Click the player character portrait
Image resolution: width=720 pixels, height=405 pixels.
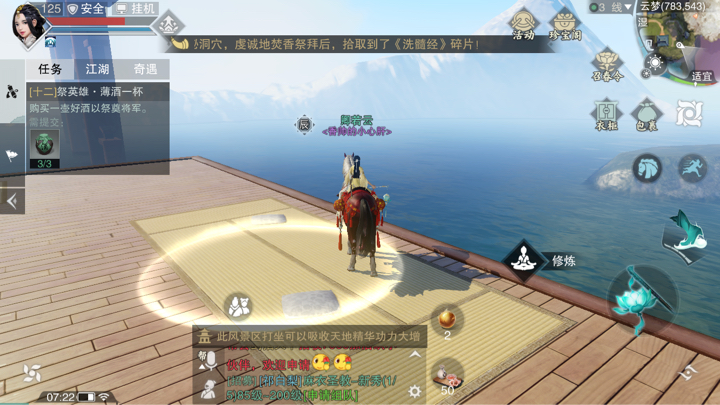tap(25, 24)
